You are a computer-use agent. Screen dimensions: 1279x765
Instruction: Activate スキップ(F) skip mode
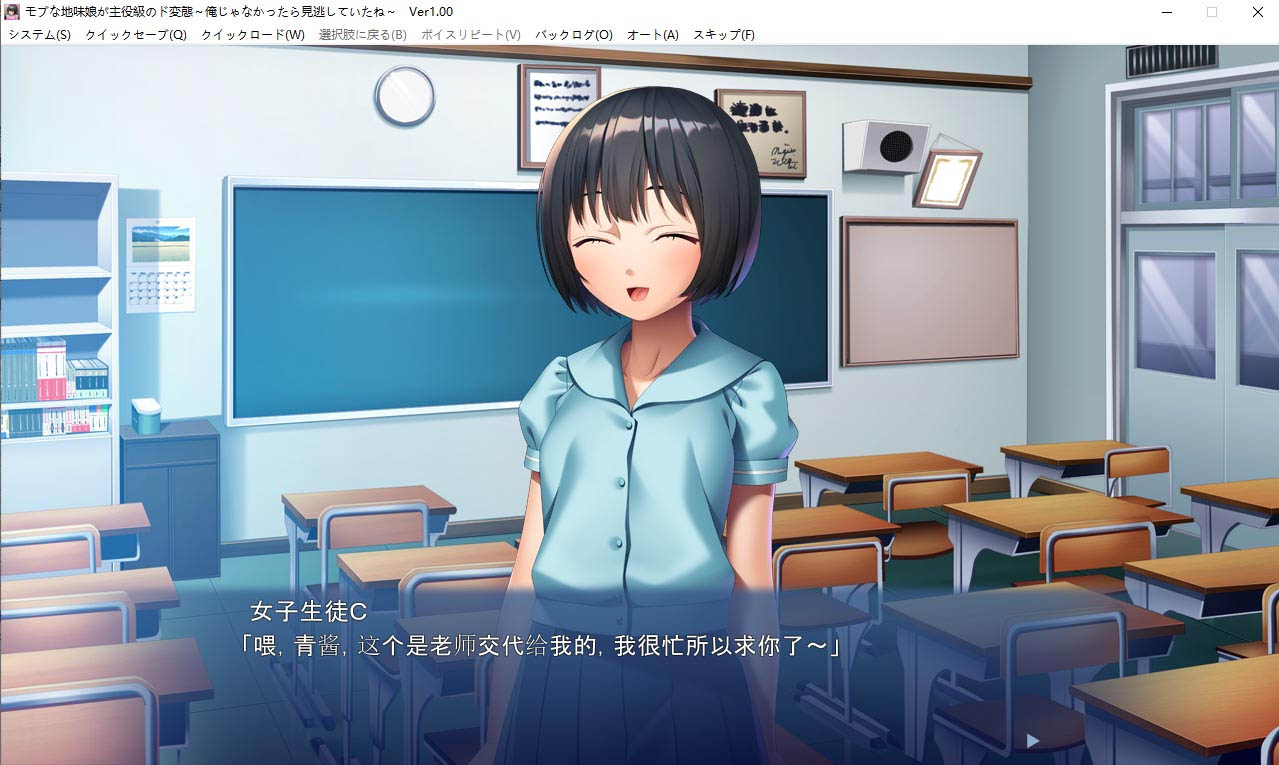tap(724, 35)
